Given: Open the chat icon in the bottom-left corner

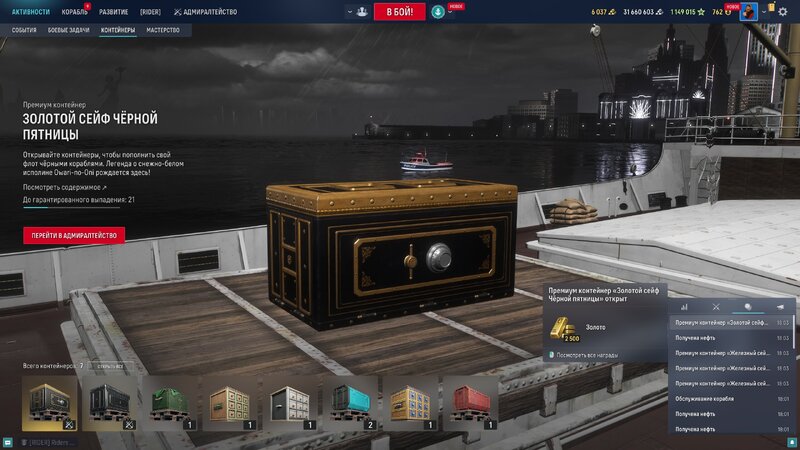Looking at the screenshot, I should pos(8,442).
